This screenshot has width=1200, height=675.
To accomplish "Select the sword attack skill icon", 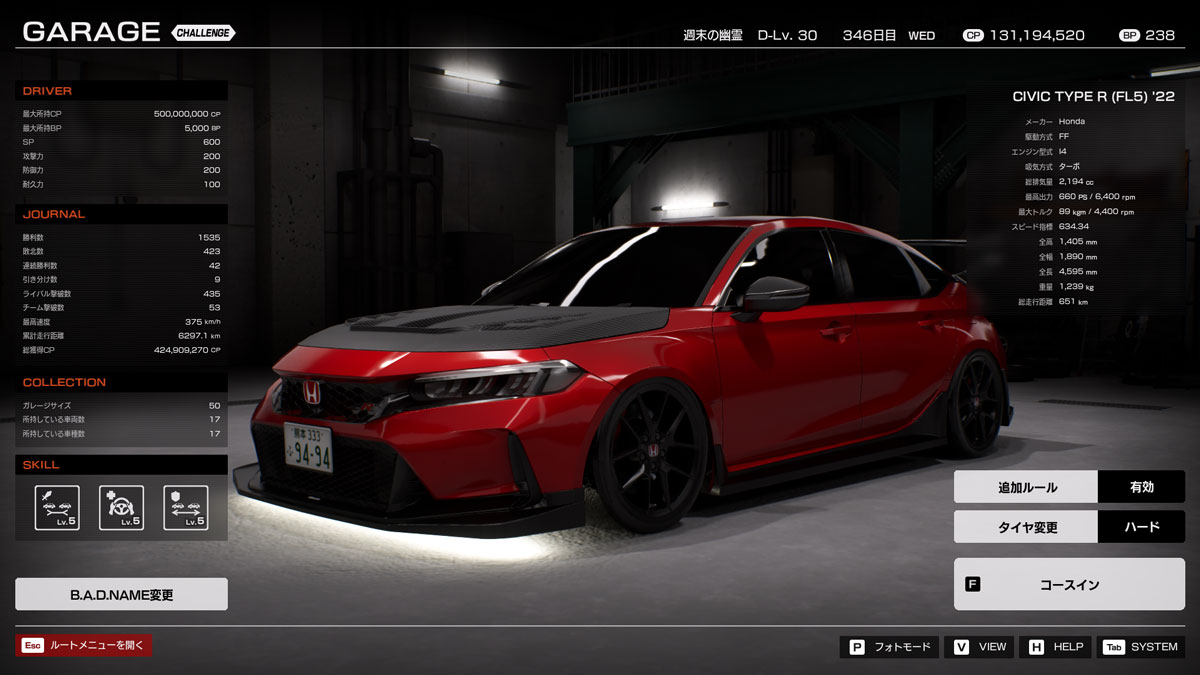I will 57,508.
